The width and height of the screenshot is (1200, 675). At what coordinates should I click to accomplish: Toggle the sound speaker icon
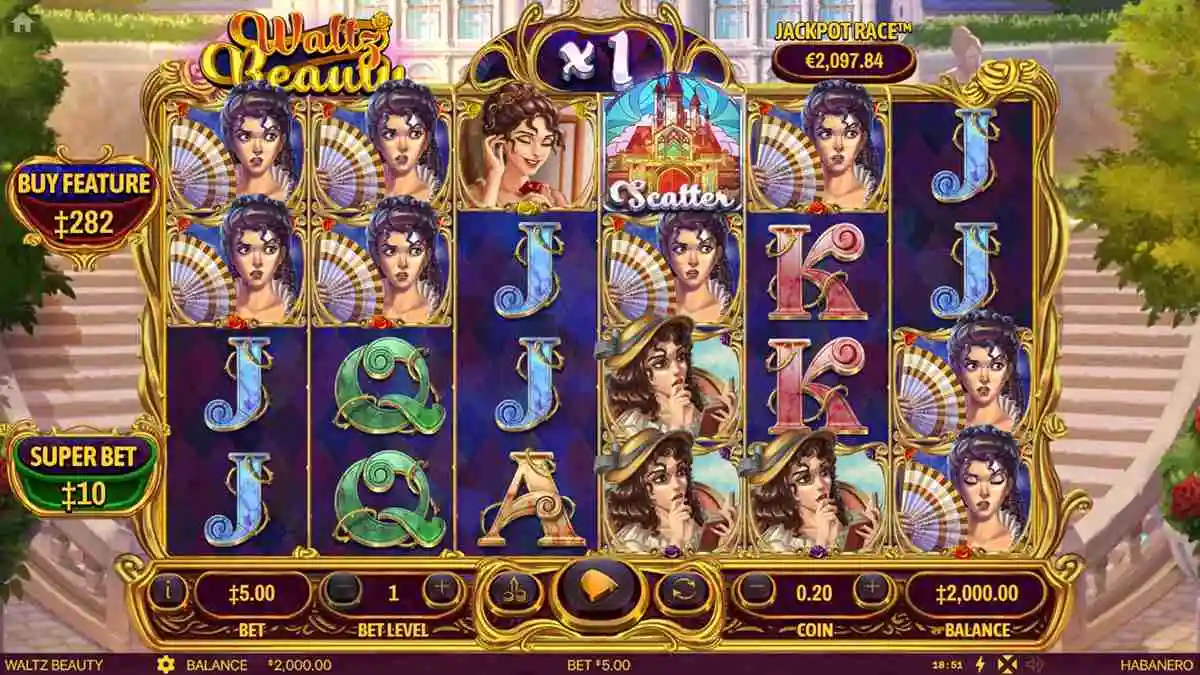(x=1034, y=665)
